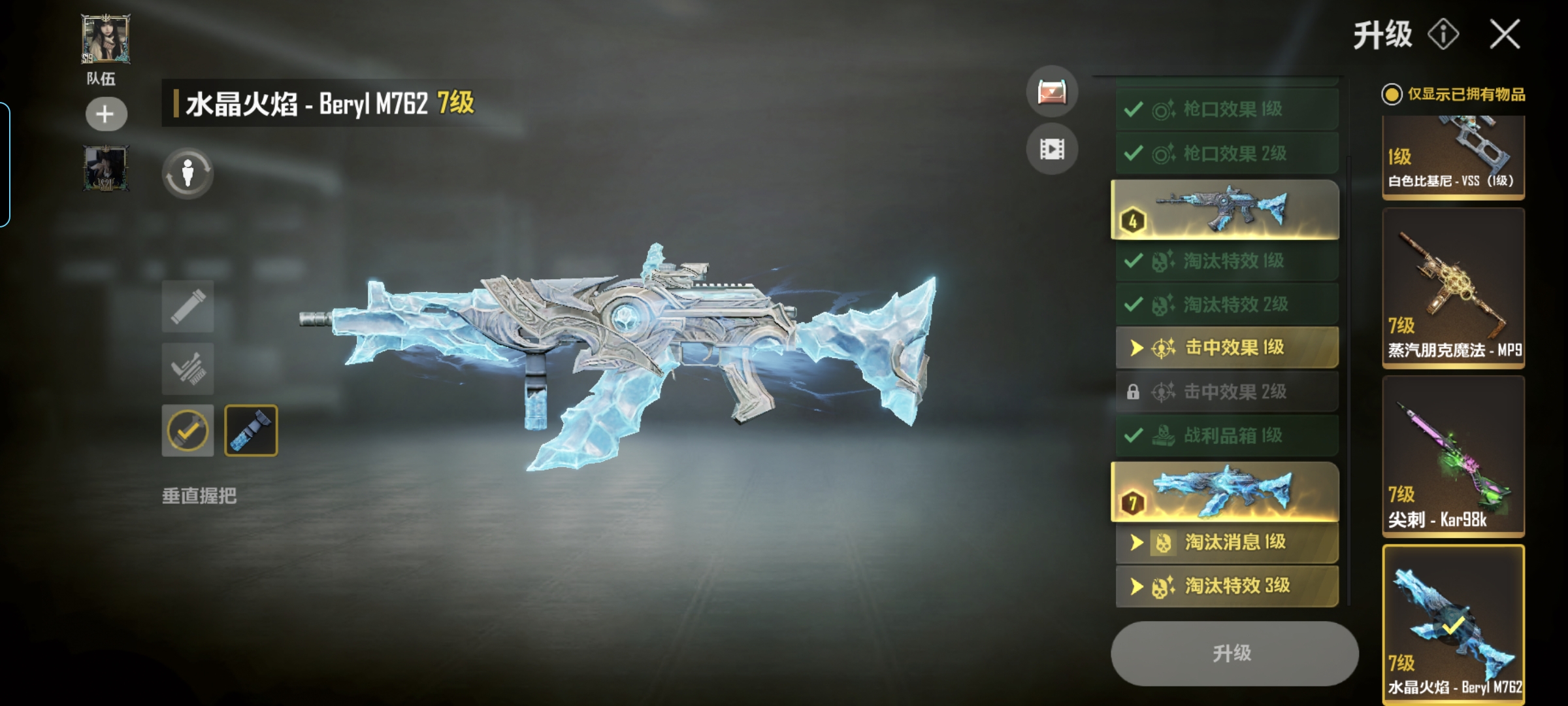Select the 战利品箱 1级 row
Image resolution: width=1568 pixels, height=706 pixels.
coord(1226,435)
